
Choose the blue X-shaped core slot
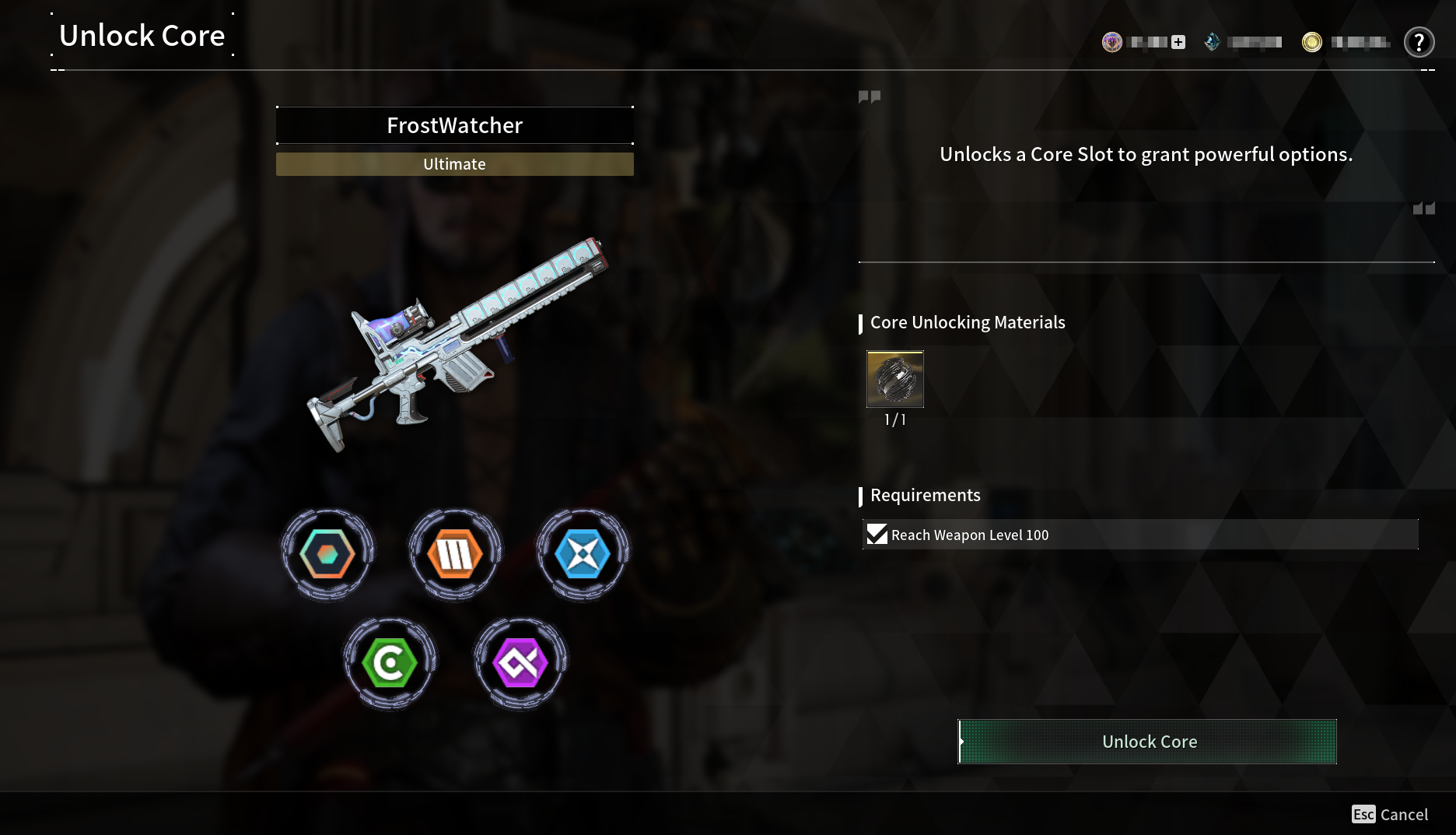click(x=583, y=555)
